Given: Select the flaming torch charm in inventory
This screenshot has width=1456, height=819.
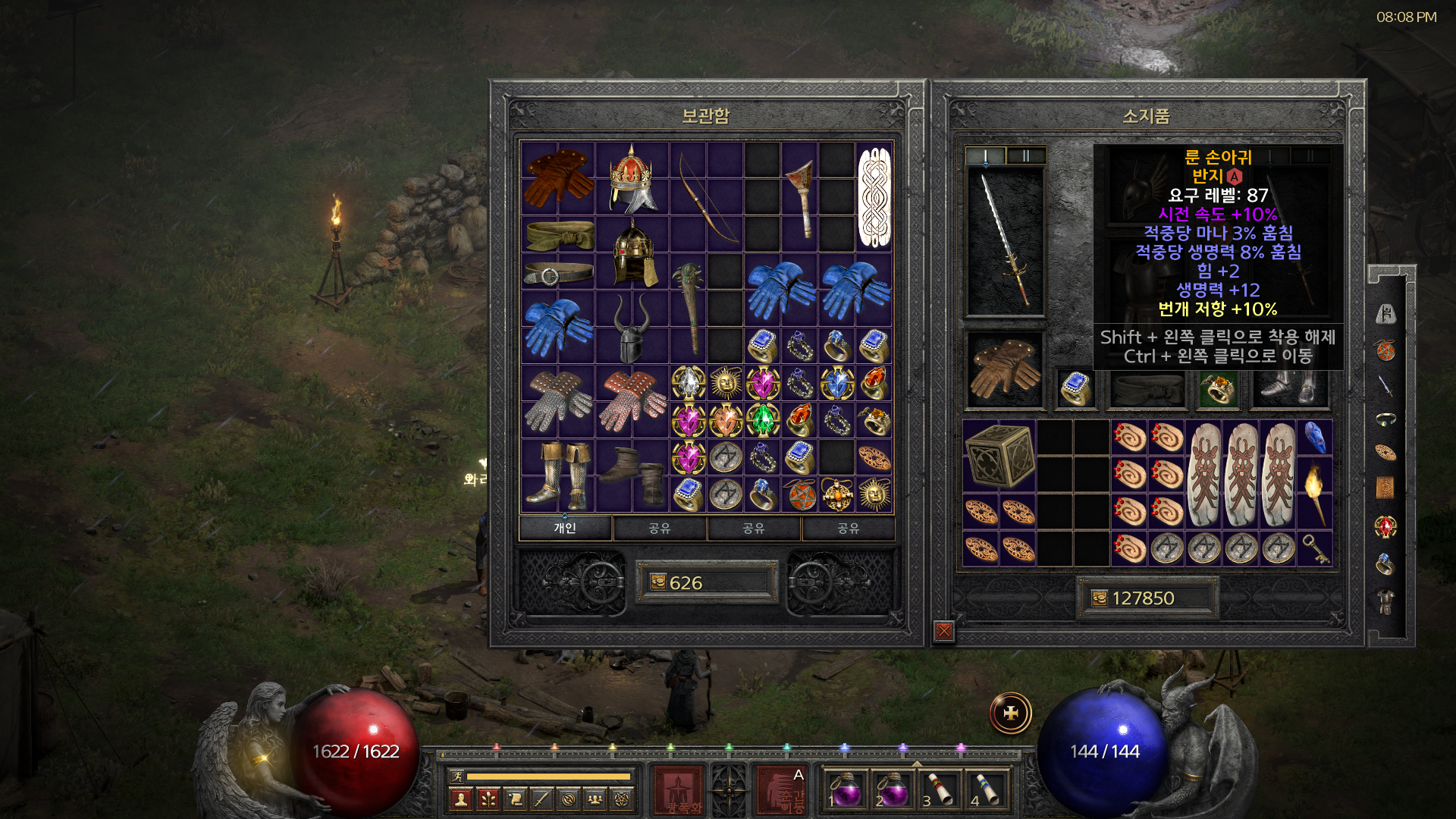Looking at the screenshot, I should [1315, 491].
